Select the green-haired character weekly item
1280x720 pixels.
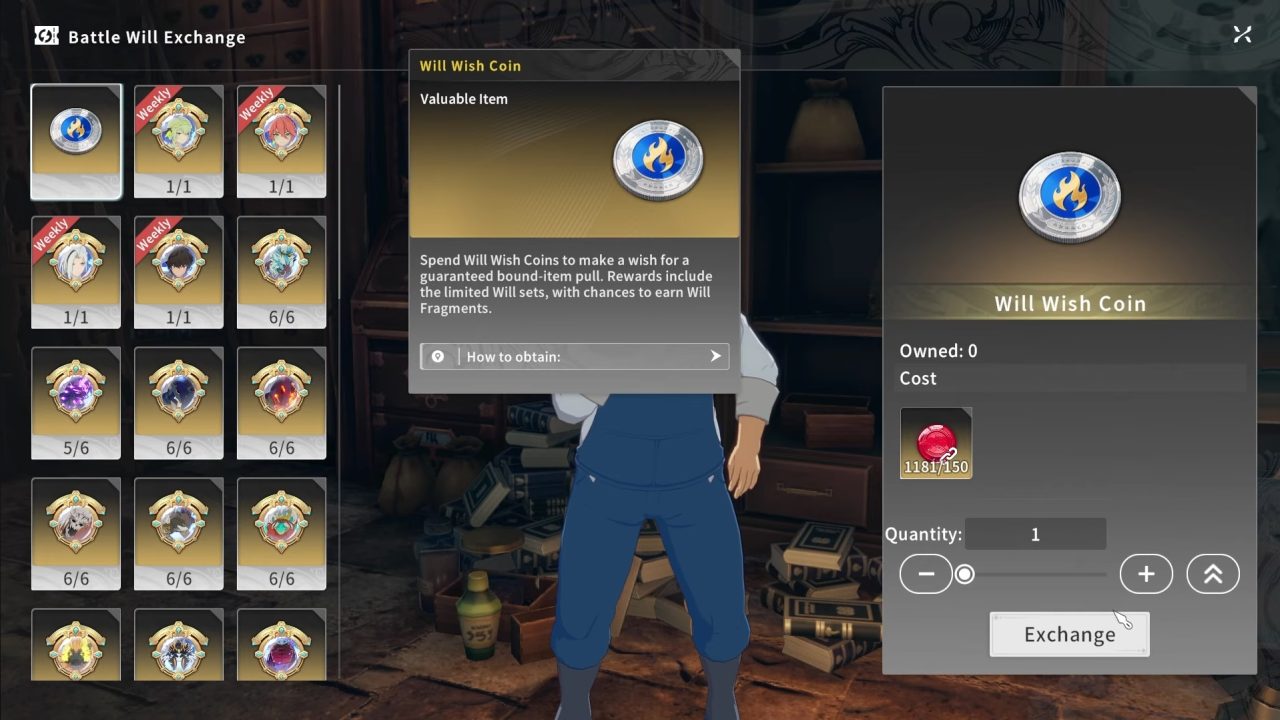tap(179, 141)
